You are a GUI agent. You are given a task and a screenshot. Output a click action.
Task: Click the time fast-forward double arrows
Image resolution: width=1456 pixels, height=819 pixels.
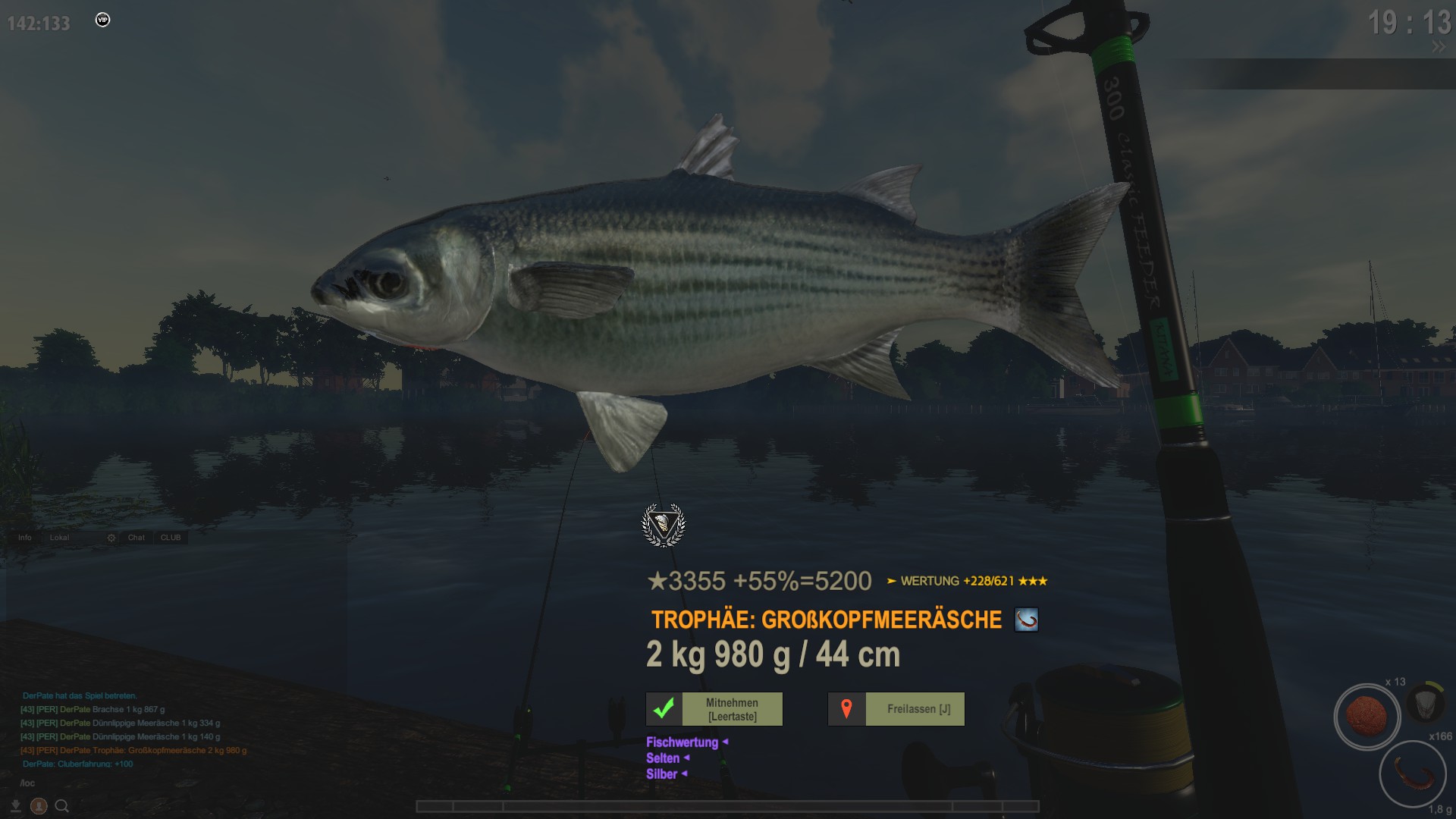click(x=1438, y=47)
